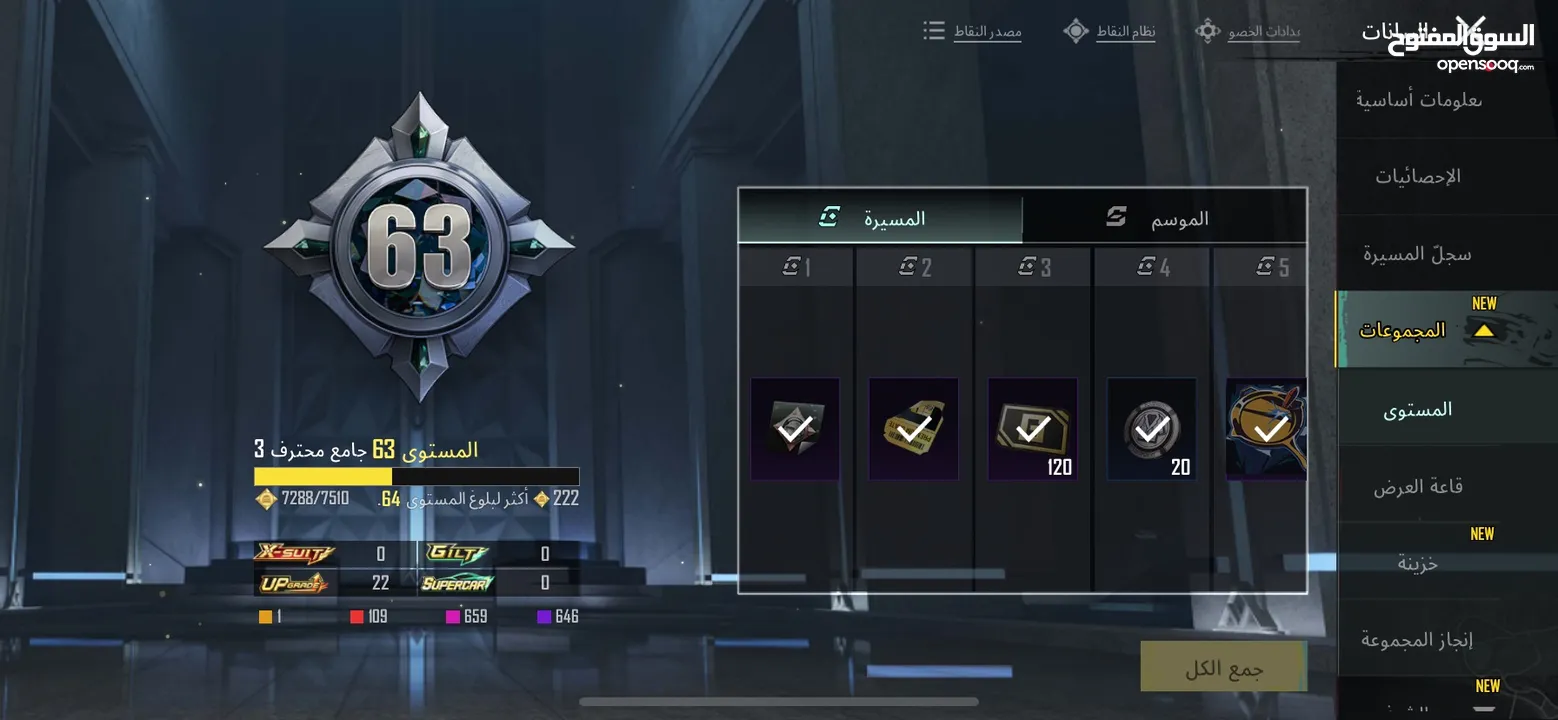Select the المسيرة (Career) tab
The image size is (1558, 720).
point(880,218)
